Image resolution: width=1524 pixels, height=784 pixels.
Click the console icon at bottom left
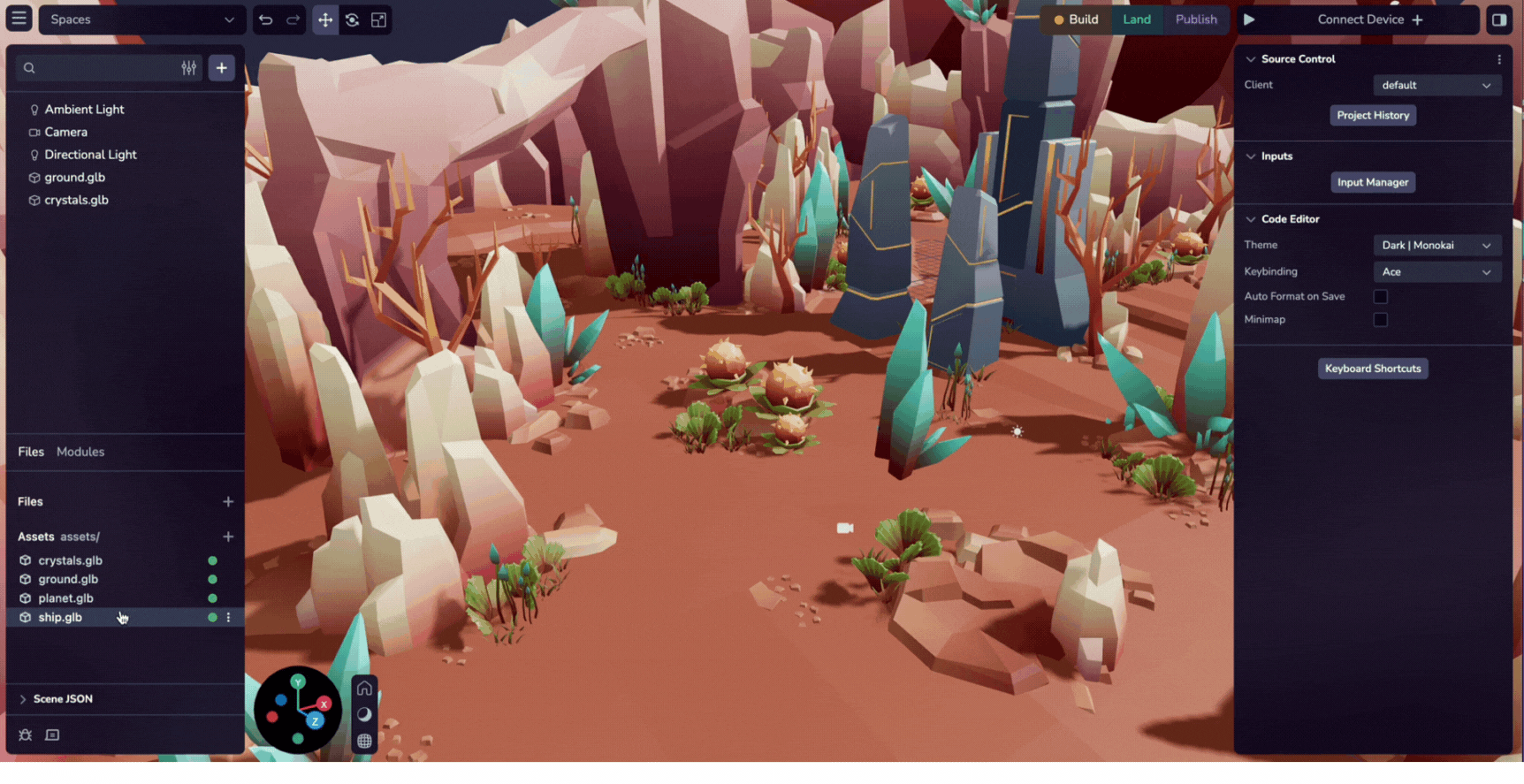coord(52,735)
